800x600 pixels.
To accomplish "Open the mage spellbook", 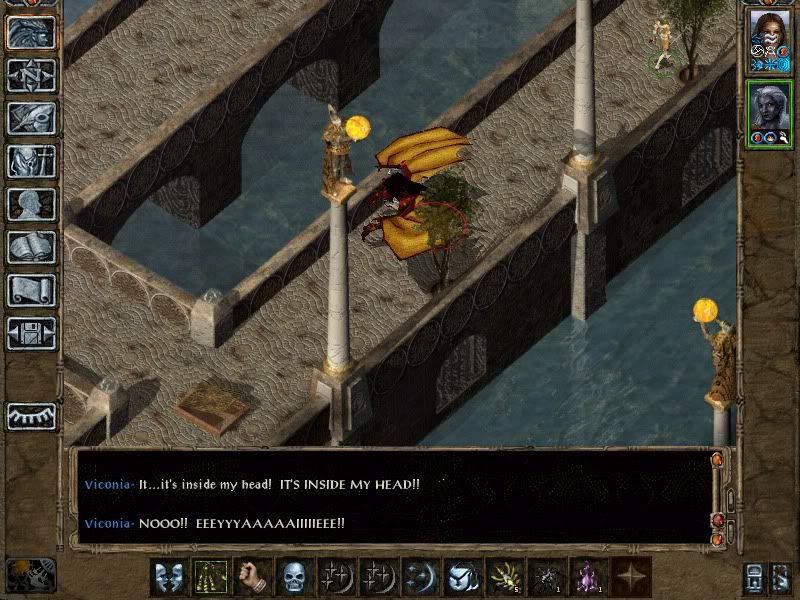I will click(x=31, y=247).
